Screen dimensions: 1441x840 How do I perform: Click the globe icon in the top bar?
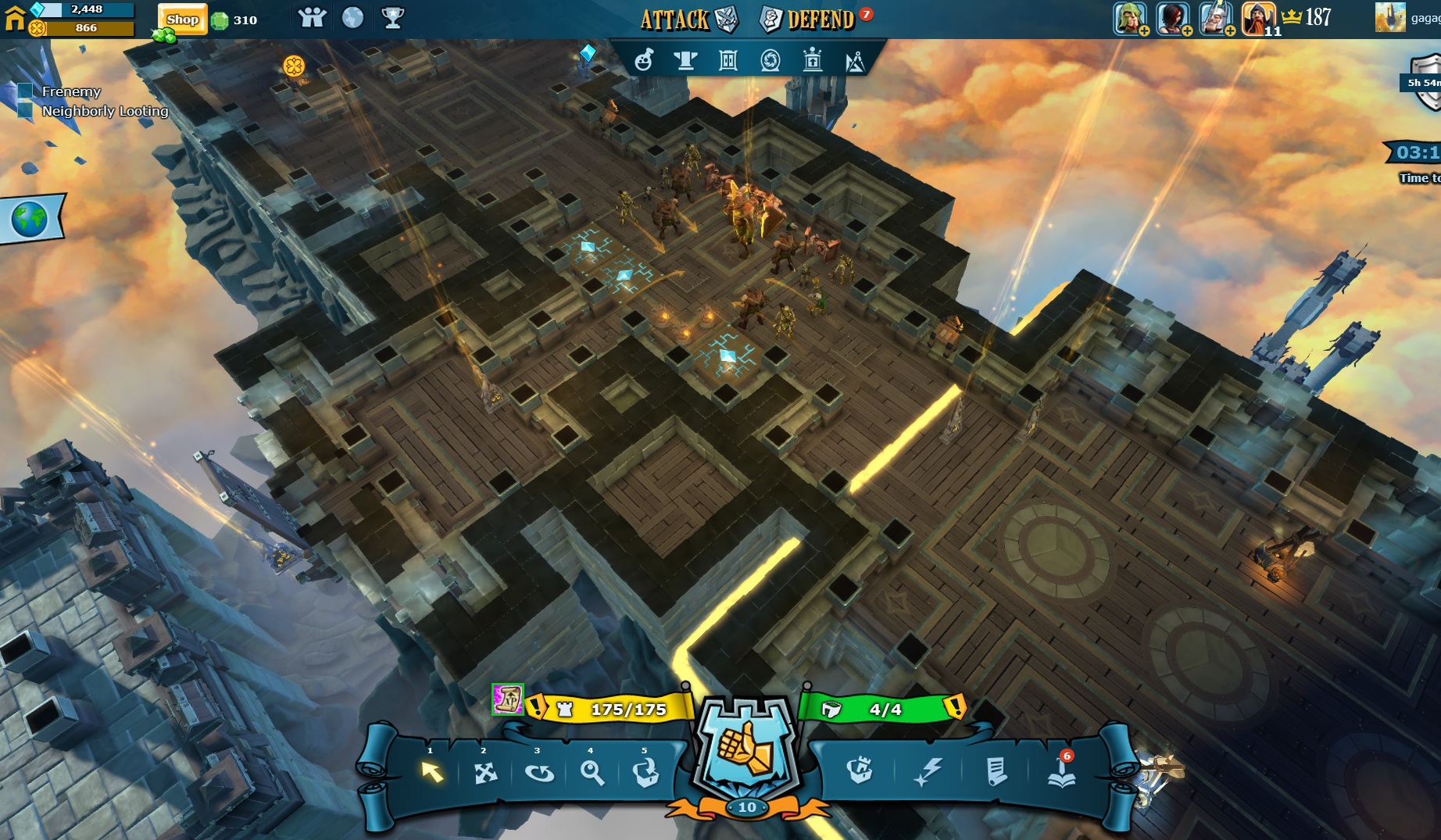pyautogui.click(x=352, y=18)
